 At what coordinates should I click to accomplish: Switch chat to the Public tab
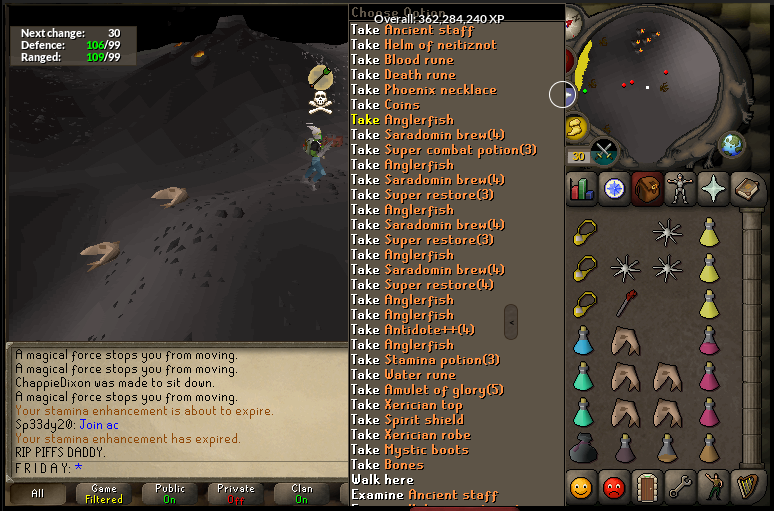click(x=170, y=493)
